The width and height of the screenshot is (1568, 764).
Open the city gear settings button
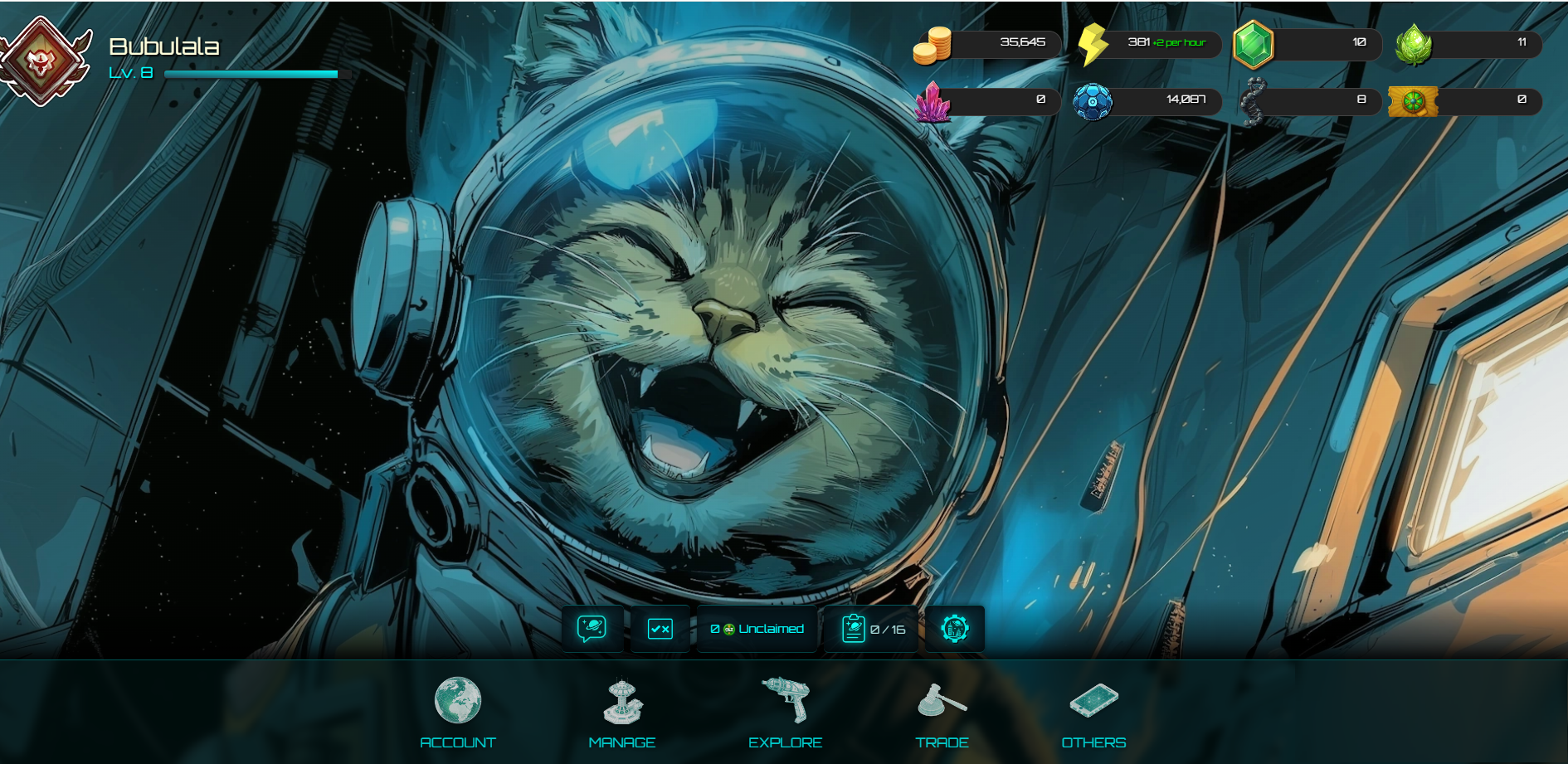pos(955,629)
